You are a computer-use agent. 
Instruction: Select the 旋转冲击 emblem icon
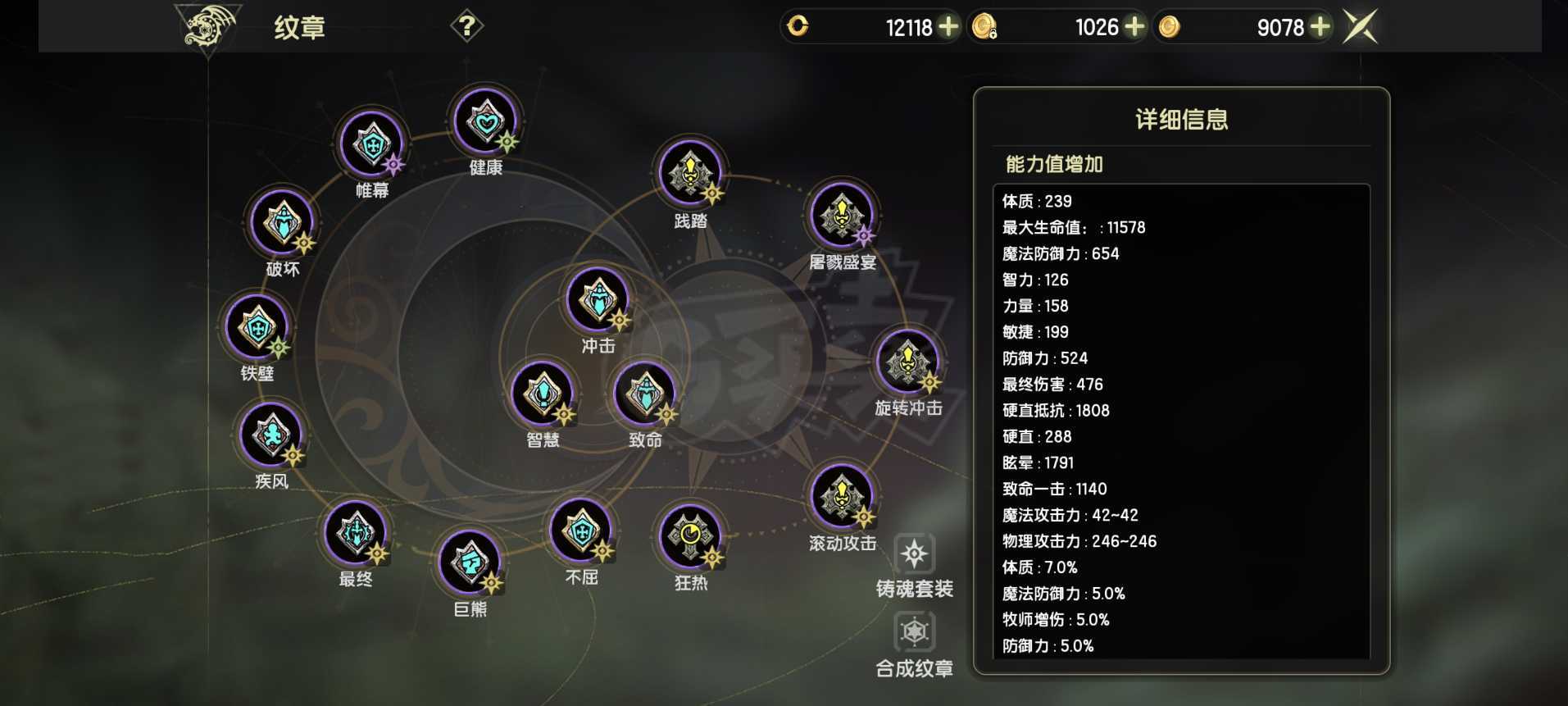[907, 370]
